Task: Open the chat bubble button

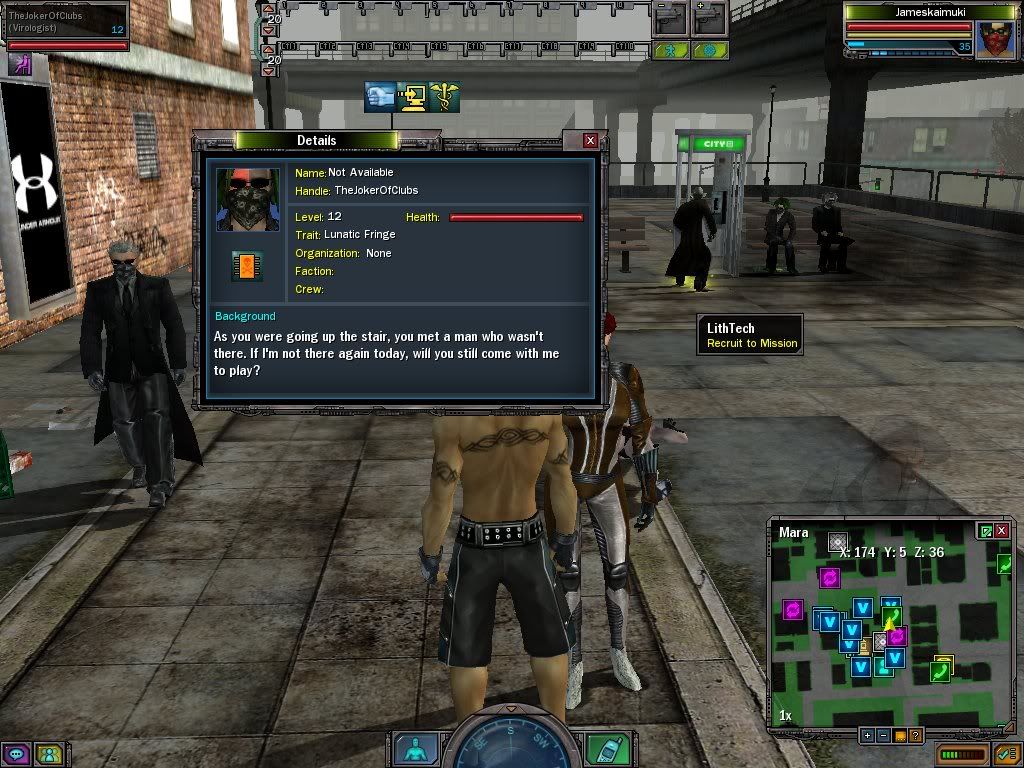Action: tap(17, 754)
